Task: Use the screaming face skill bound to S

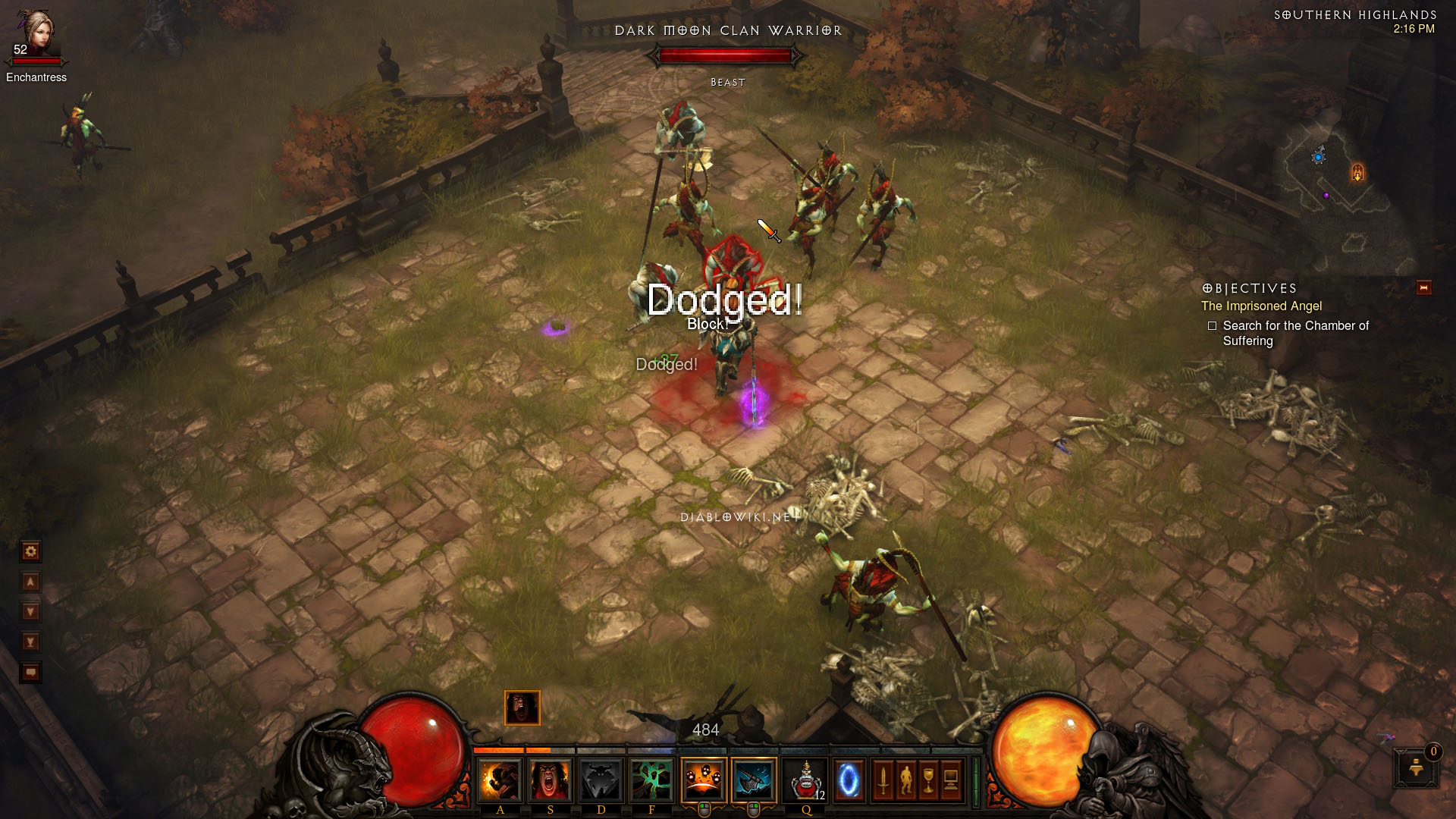Action: [x=550, y=780]
